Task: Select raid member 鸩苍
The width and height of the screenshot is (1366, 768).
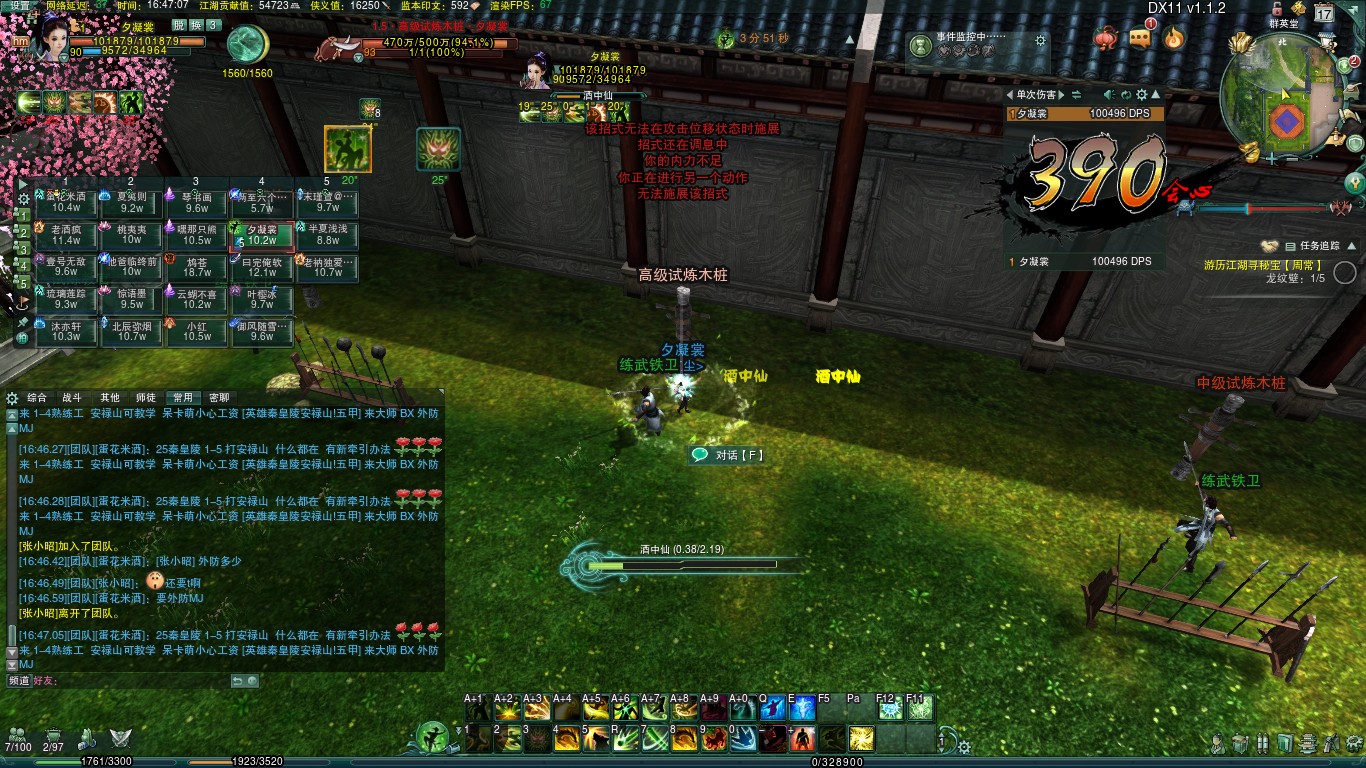Action: point(197,267)
